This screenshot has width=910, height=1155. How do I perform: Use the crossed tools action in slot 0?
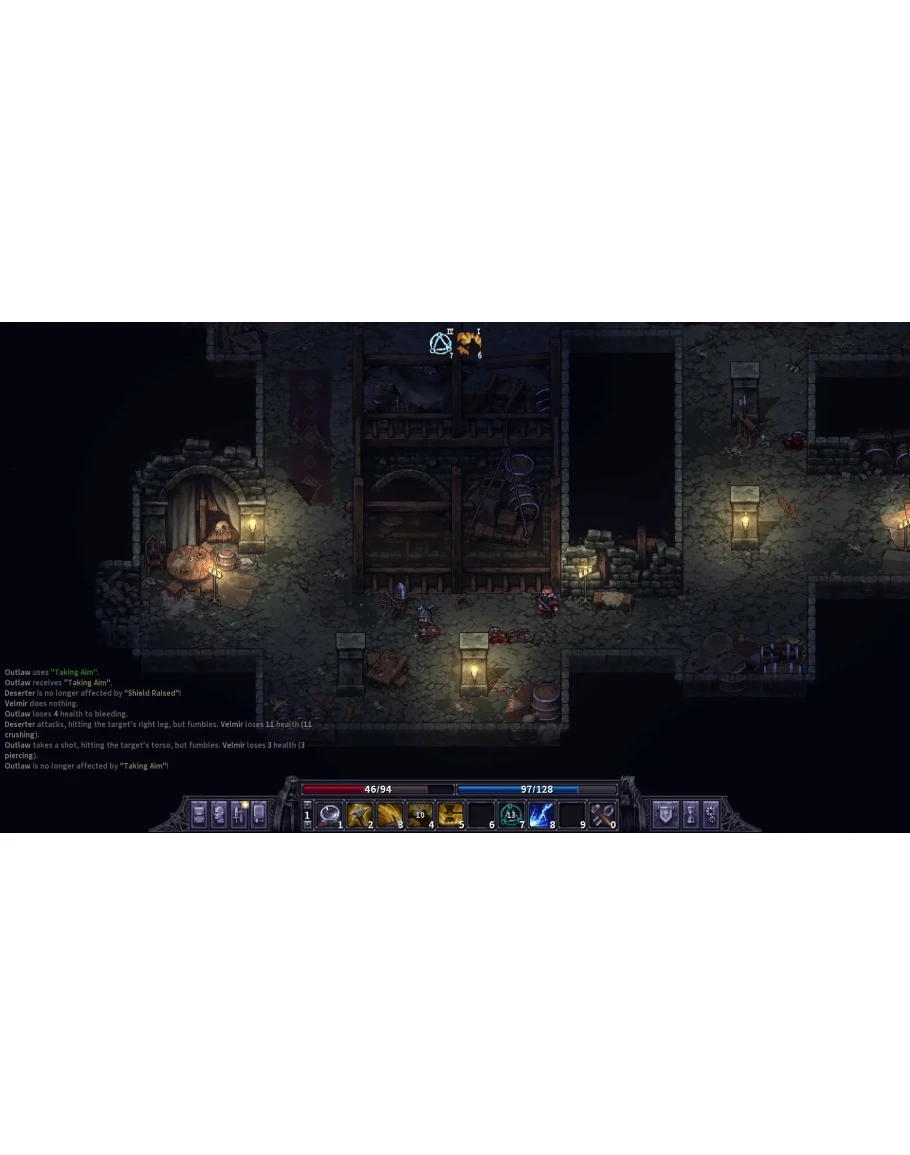(x=602, y=815)
